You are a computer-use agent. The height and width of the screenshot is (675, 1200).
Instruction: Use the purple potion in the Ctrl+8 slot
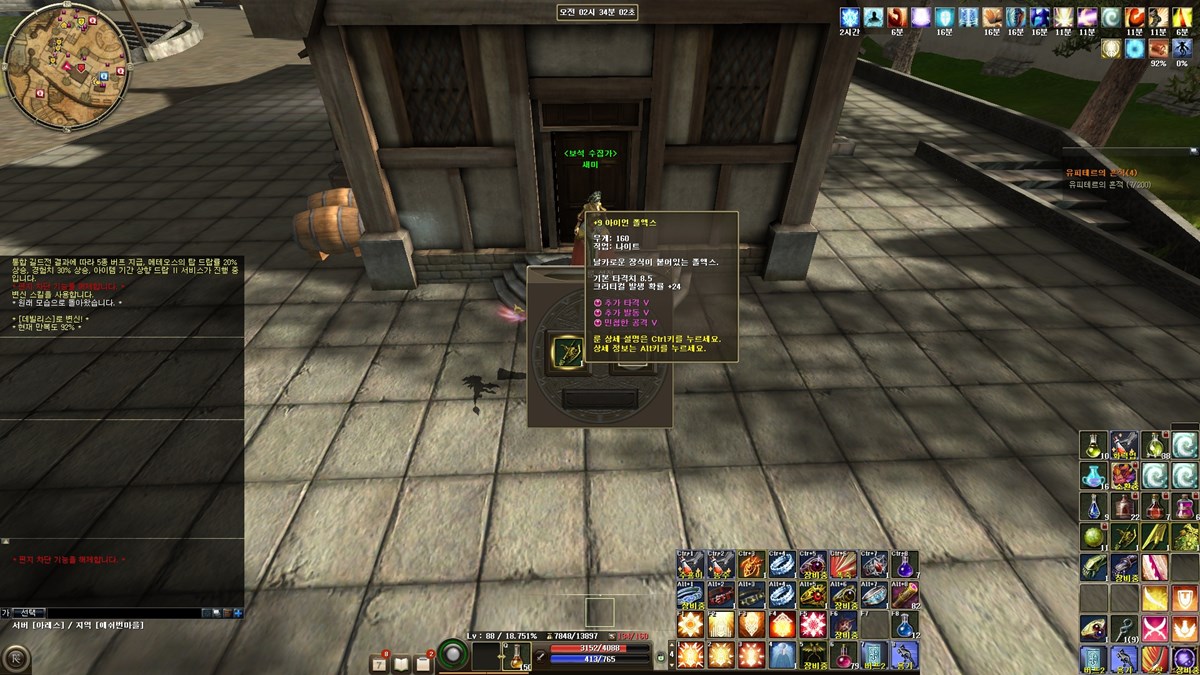point(903,564)
